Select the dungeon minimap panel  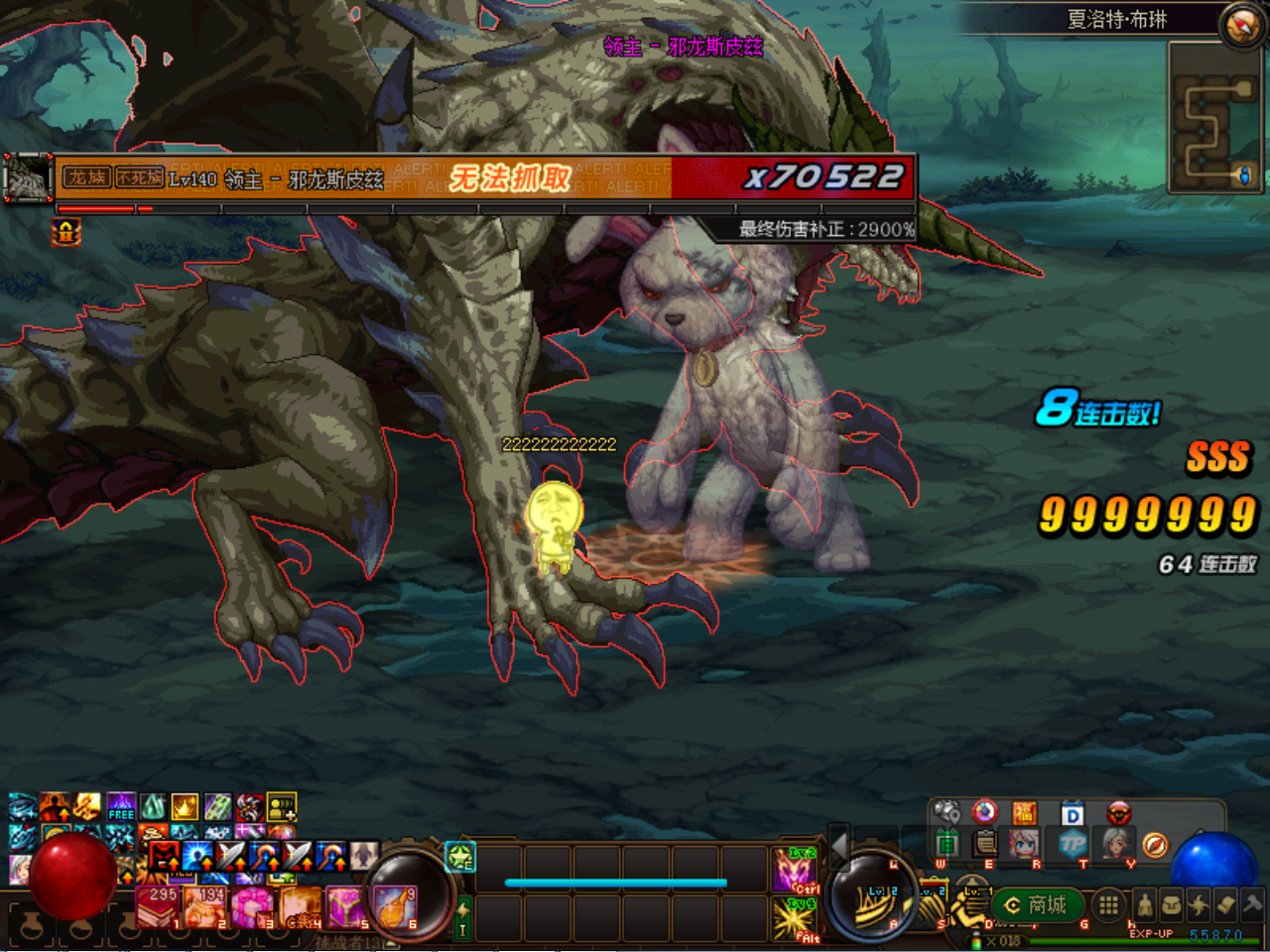pos(1212,117)
